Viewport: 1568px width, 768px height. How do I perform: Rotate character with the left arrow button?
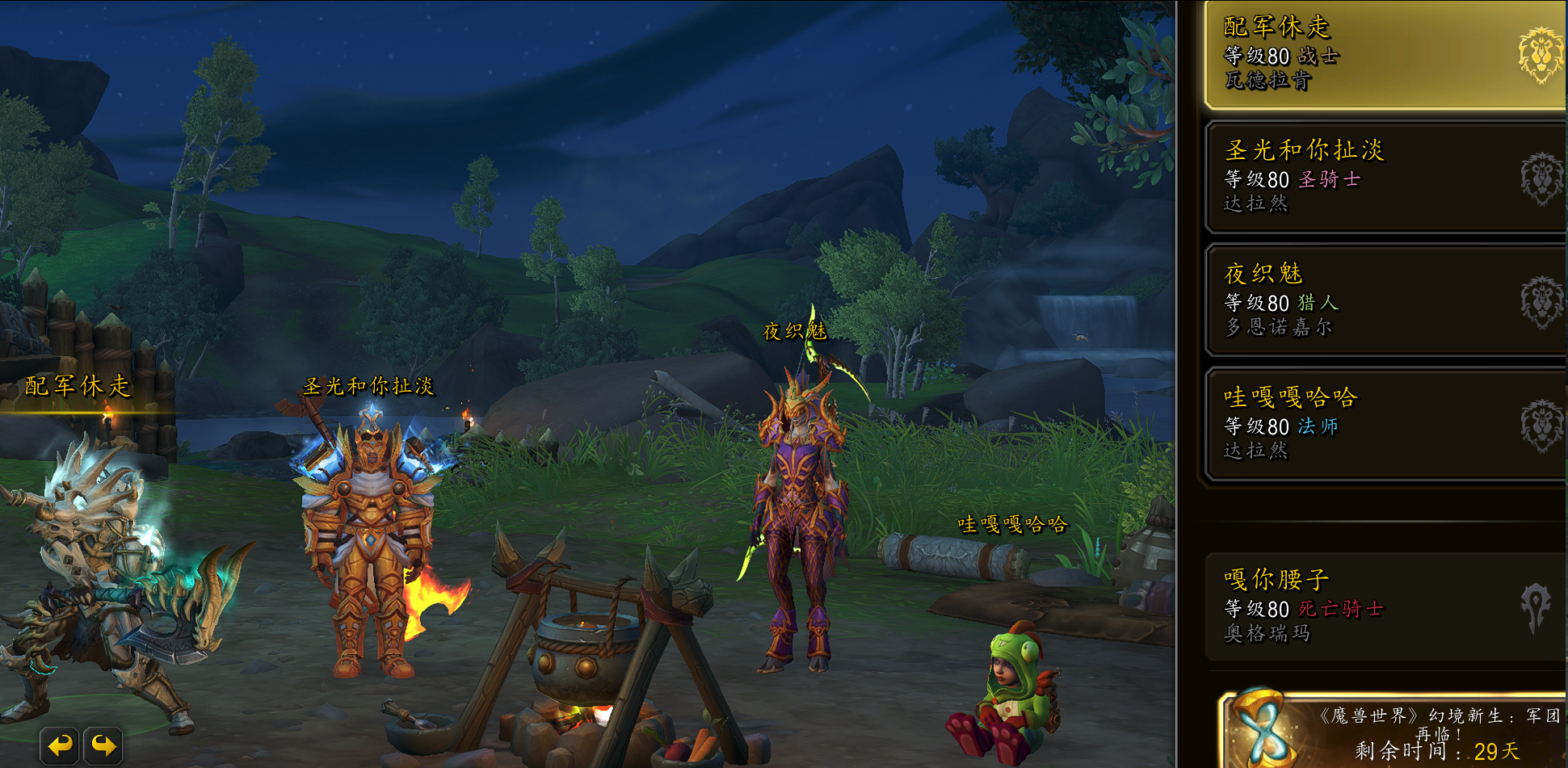coord(60,745)
